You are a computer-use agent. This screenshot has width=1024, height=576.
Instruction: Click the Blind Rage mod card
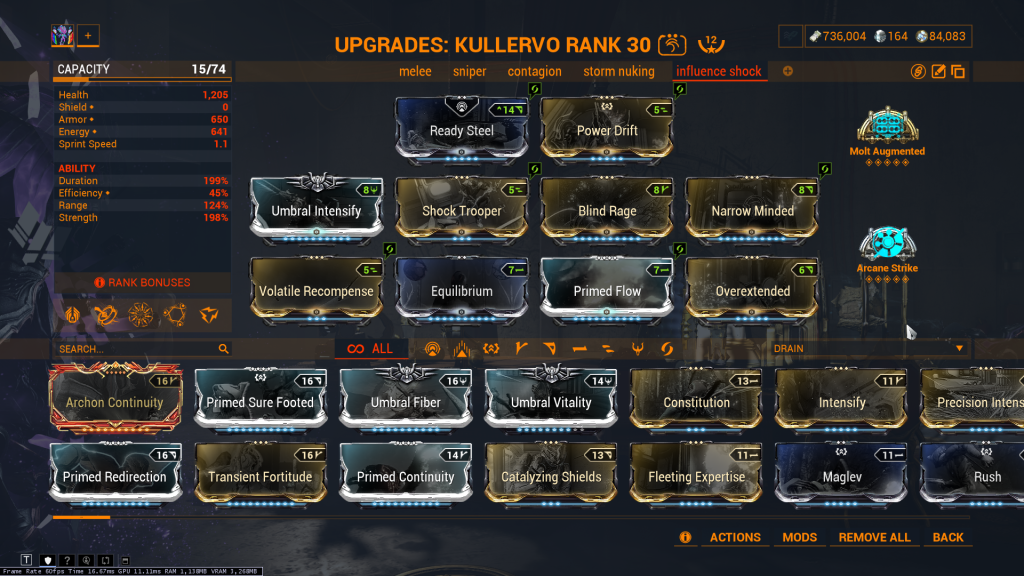[607, 209]
